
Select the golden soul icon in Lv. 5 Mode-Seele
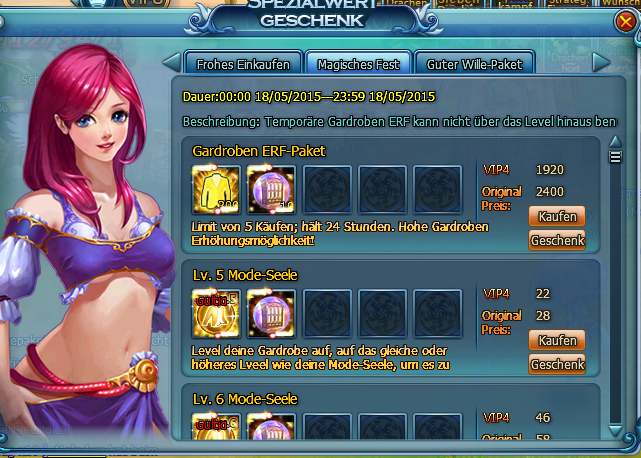click(215, 314)
